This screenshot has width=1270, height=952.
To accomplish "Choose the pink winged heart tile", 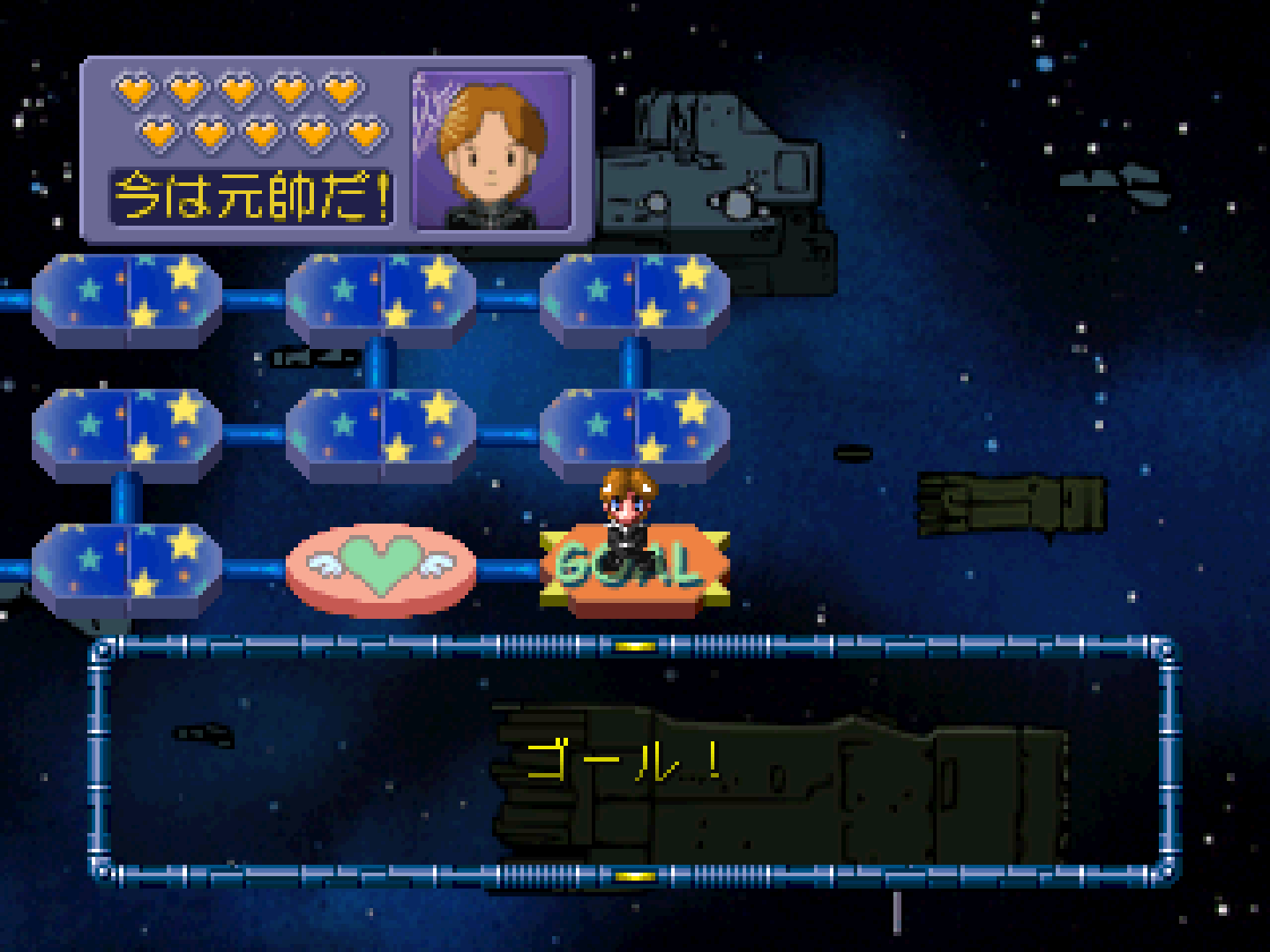I will 380,569.
